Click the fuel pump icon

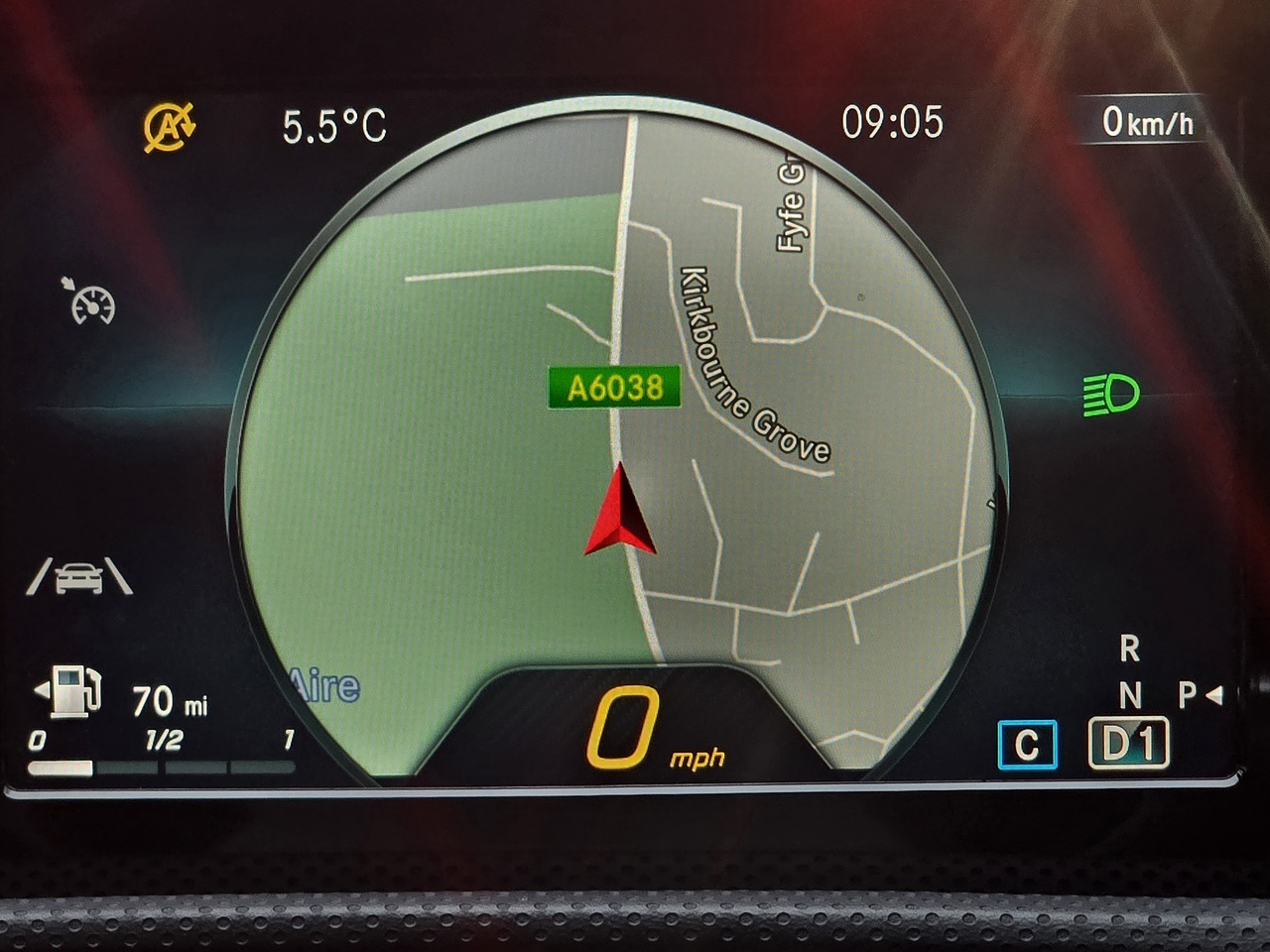71,689
